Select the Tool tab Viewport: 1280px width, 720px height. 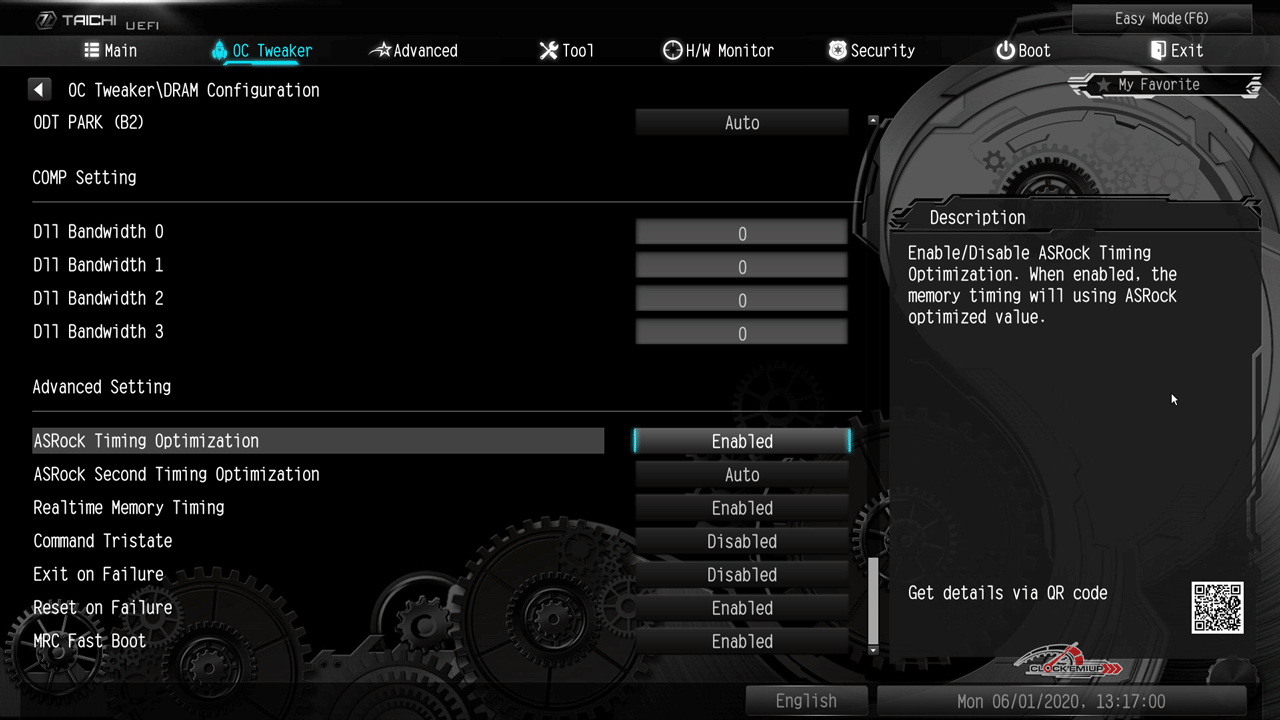pos(566,51)
